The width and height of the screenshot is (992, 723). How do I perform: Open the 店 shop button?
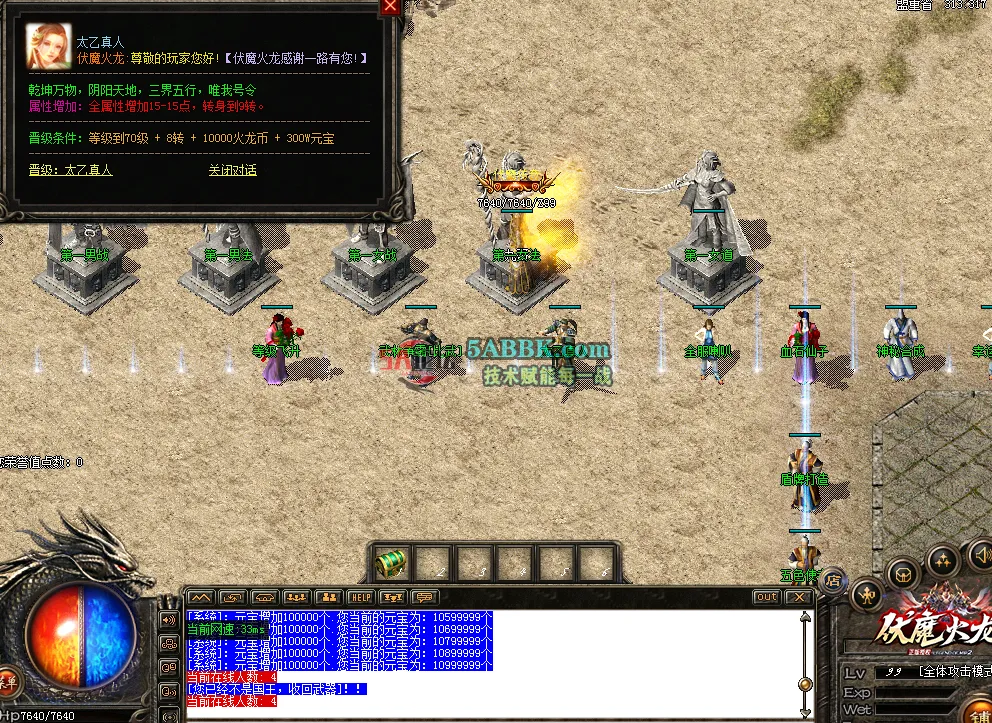point(833,578)
